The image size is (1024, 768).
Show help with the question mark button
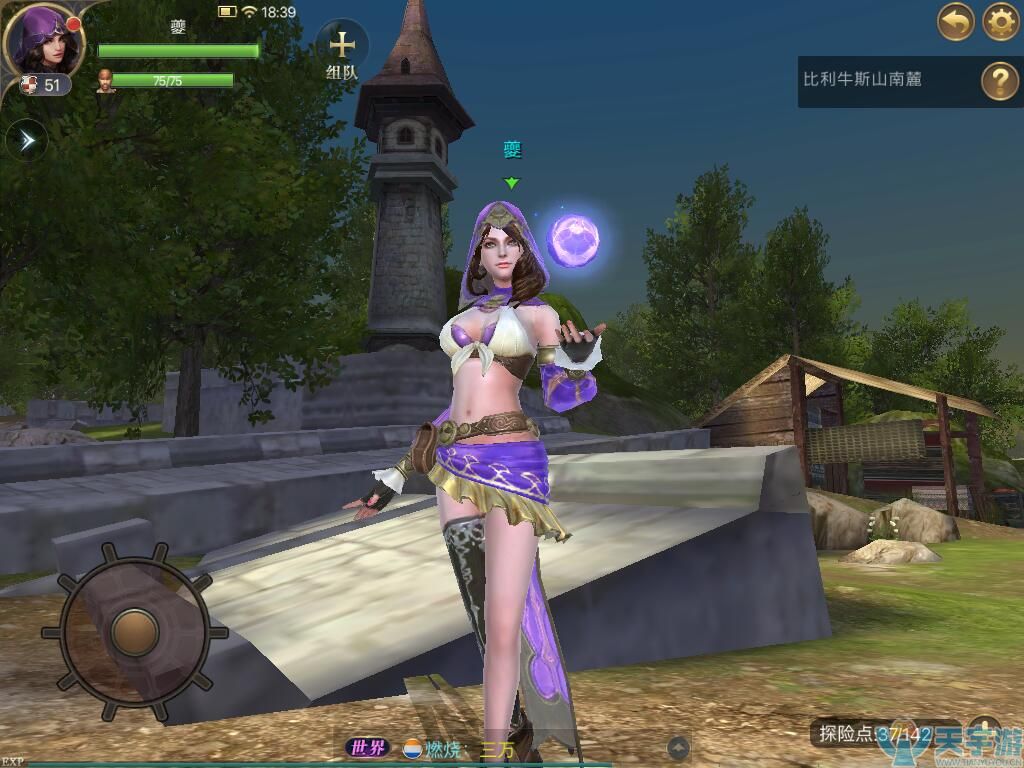click(x=999, y=81)
